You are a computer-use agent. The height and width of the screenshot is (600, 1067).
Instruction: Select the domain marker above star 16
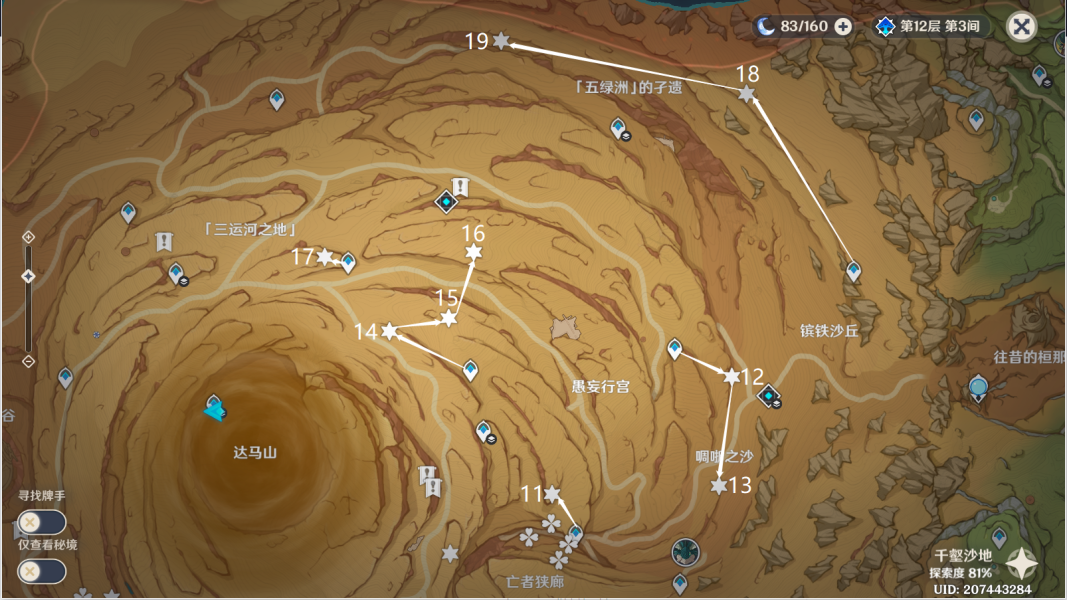pyautogui.click(x=446, y=201)
